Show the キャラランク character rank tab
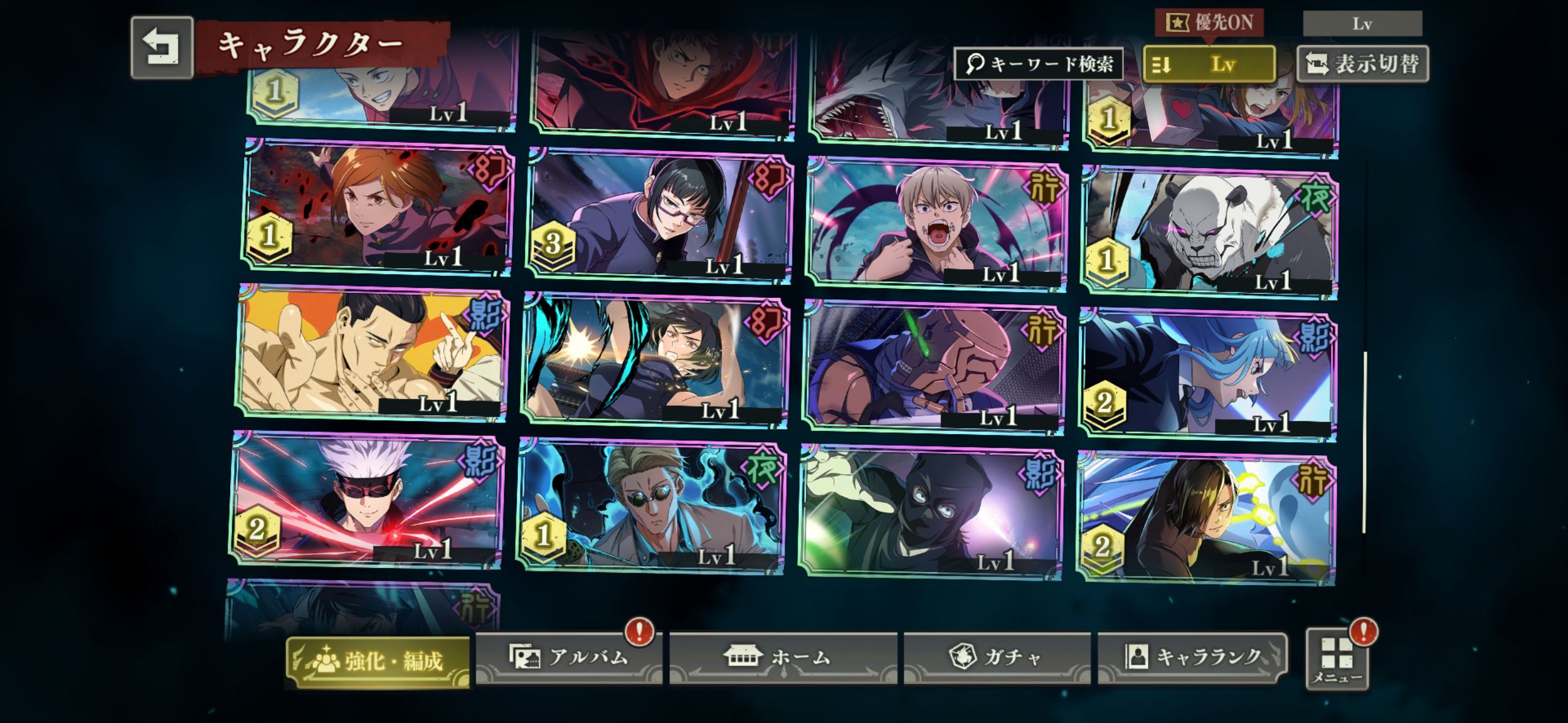This screenshot has width=1568, height=723. [1193, 657]
